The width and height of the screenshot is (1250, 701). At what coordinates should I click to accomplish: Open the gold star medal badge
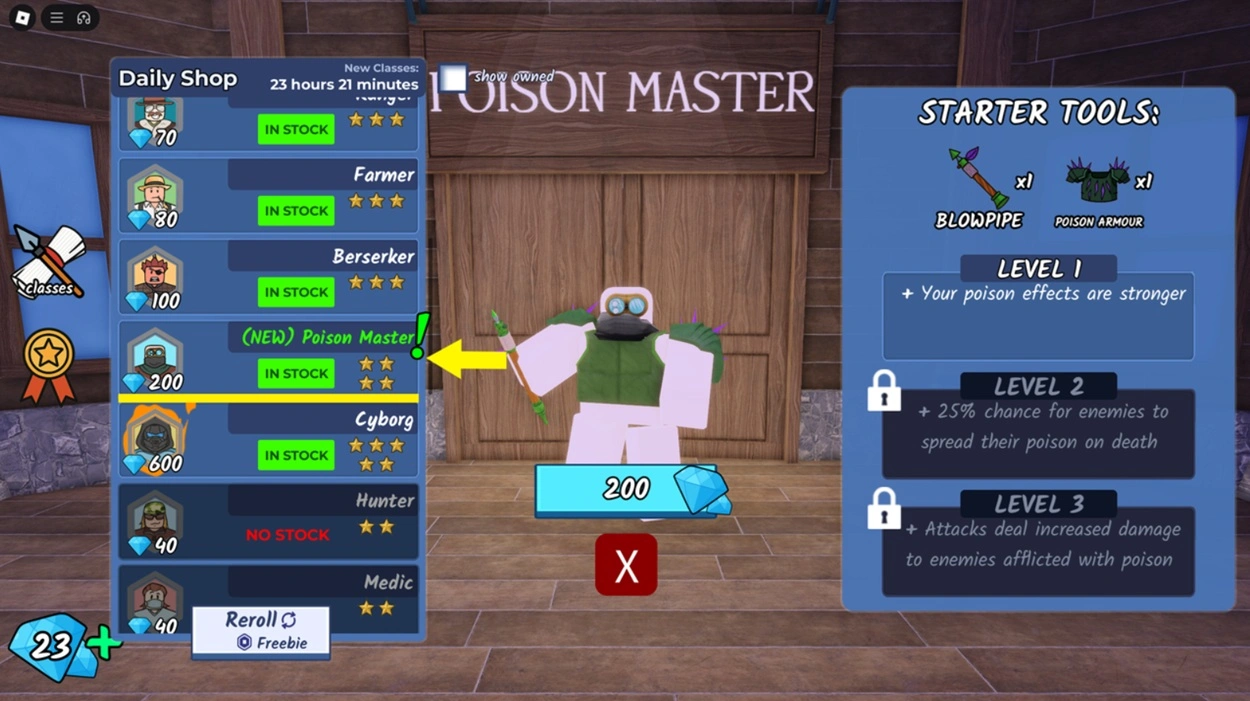[x=49, y=364]
